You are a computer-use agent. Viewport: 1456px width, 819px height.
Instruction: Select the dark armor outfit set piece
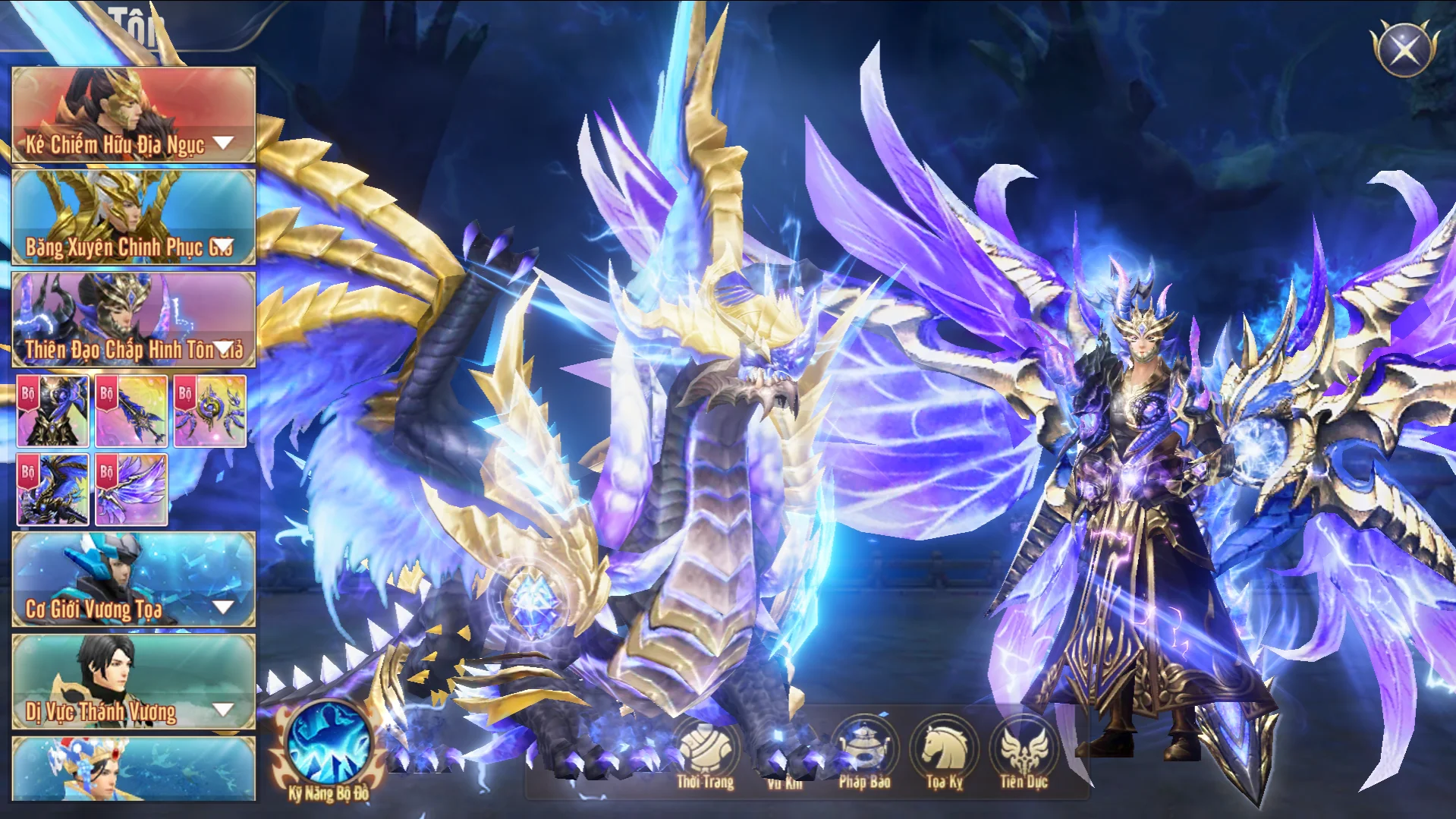click(53, 411)
